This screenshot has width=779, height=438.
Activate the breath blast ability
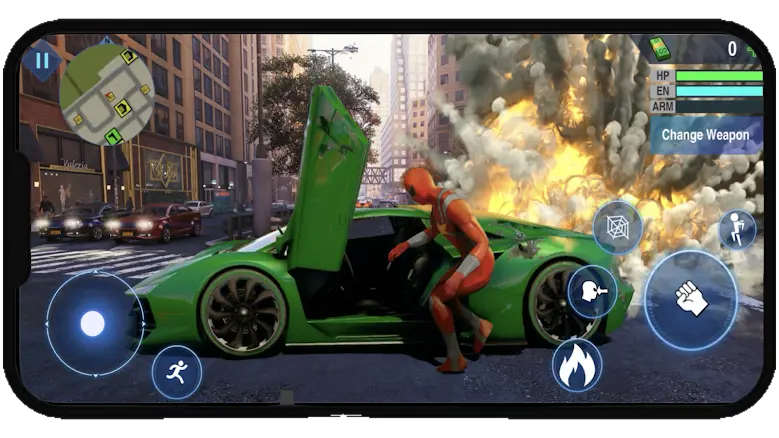591,292
